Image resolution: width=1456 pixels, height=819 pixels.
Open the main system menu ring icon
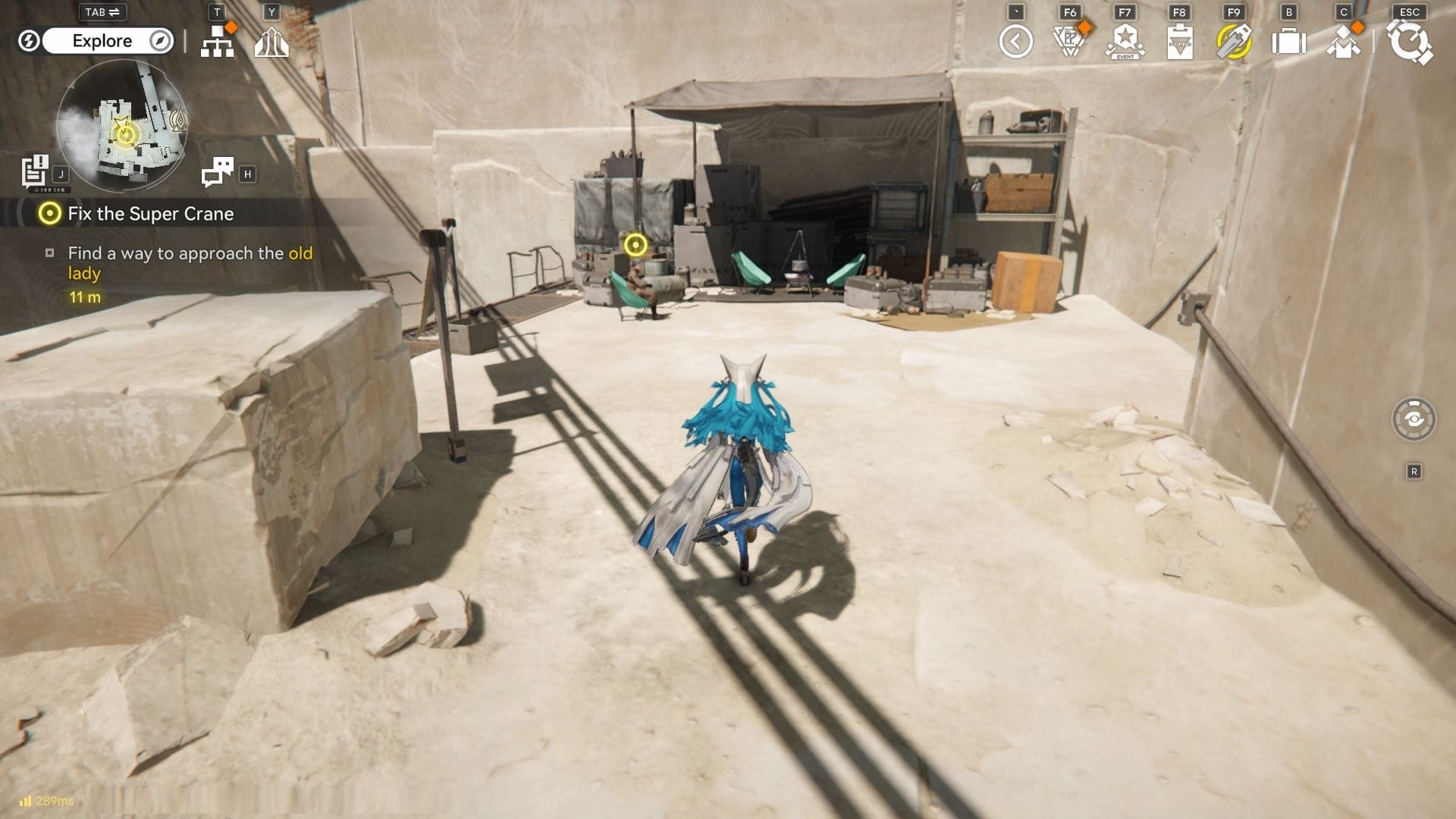(x=1409, y=42)
